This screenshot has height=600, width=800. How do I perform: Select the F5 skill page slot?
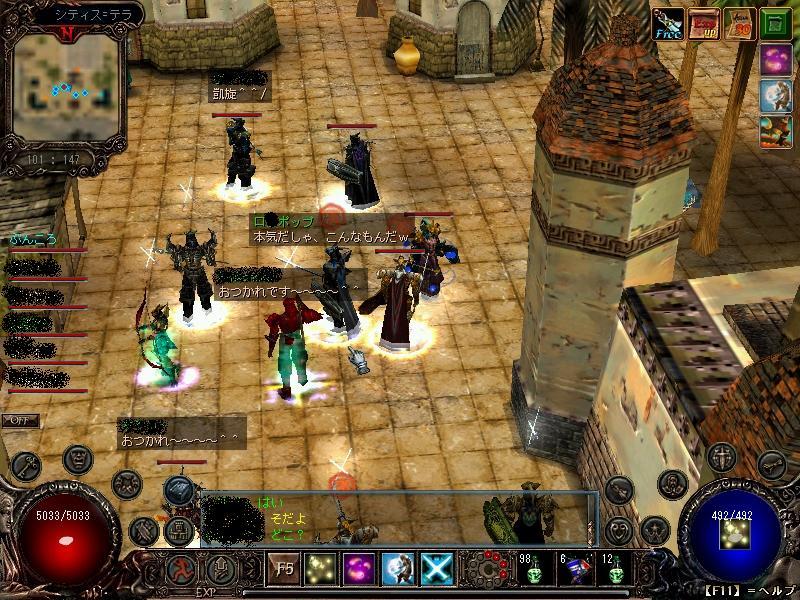(x=282, y=568)
